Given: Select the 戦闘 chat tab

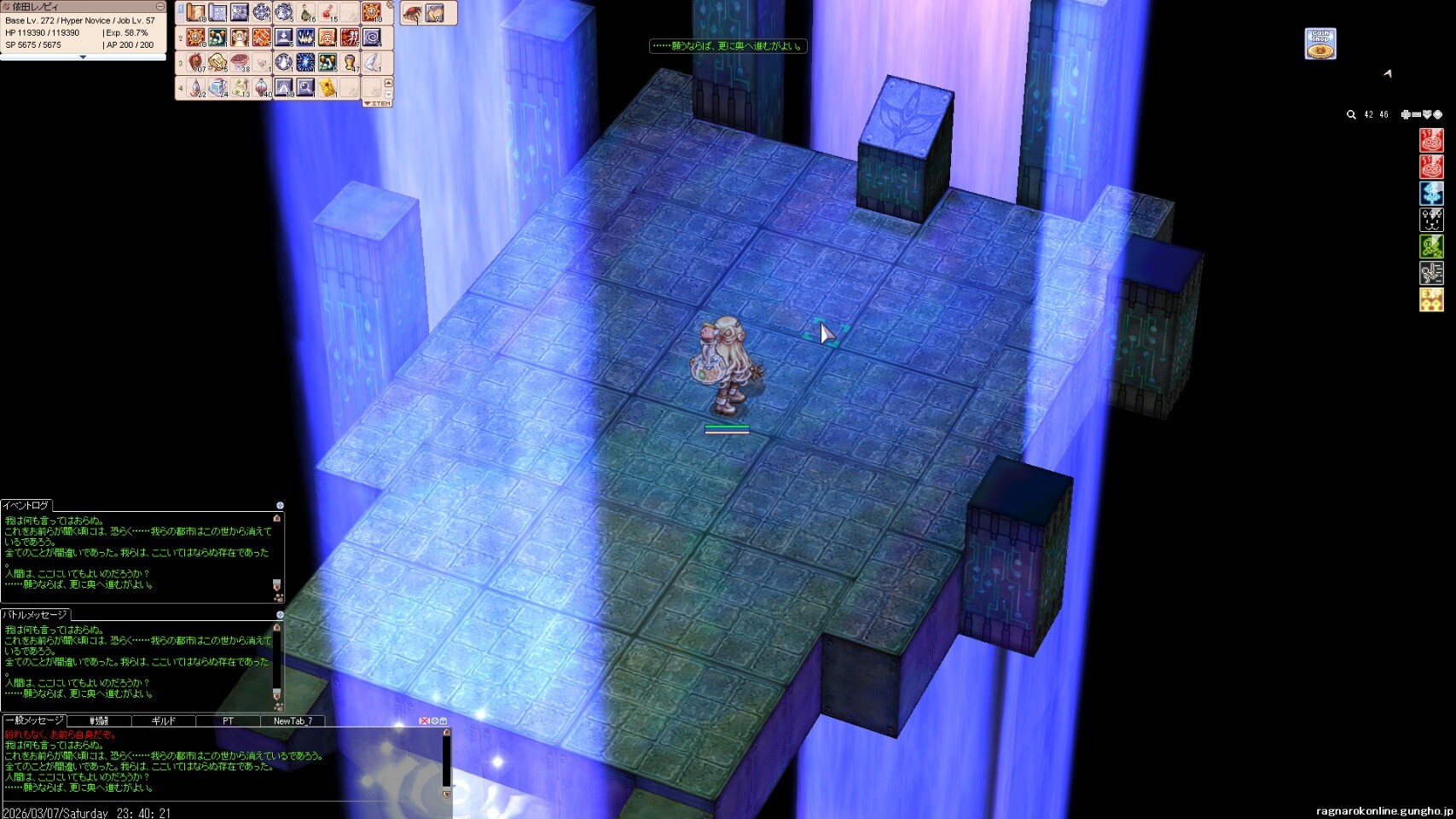Looking at the screenshot, I should (99, 721).
